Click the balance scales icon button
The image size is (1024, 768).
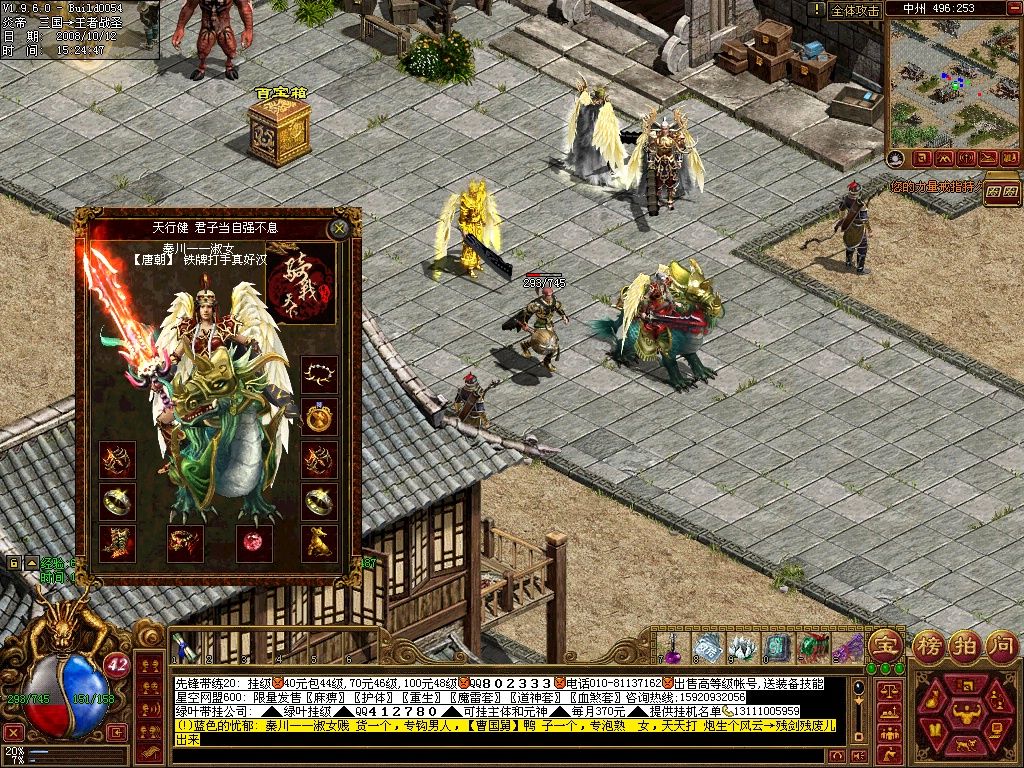tap(887, 690)
